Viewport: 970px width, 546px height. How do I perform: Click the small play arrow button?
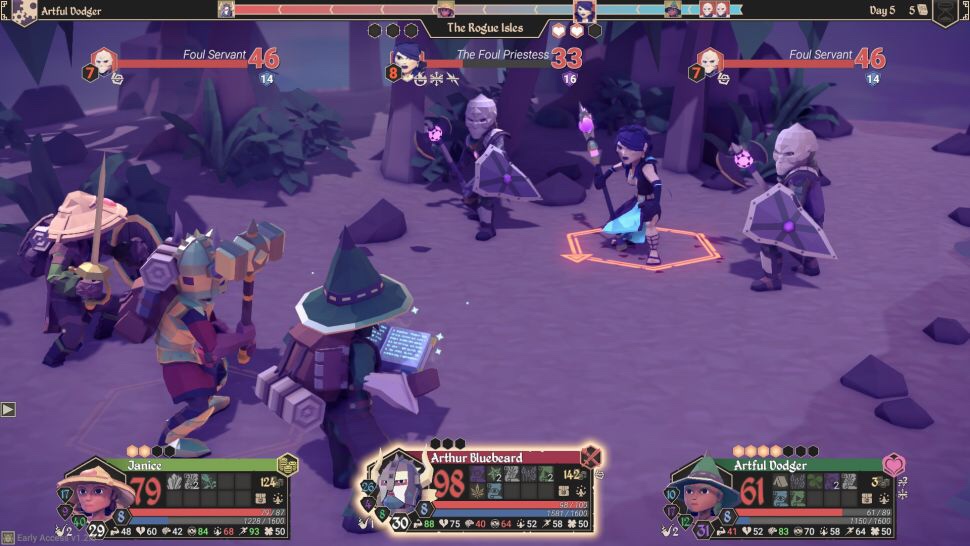coord(8,409)
